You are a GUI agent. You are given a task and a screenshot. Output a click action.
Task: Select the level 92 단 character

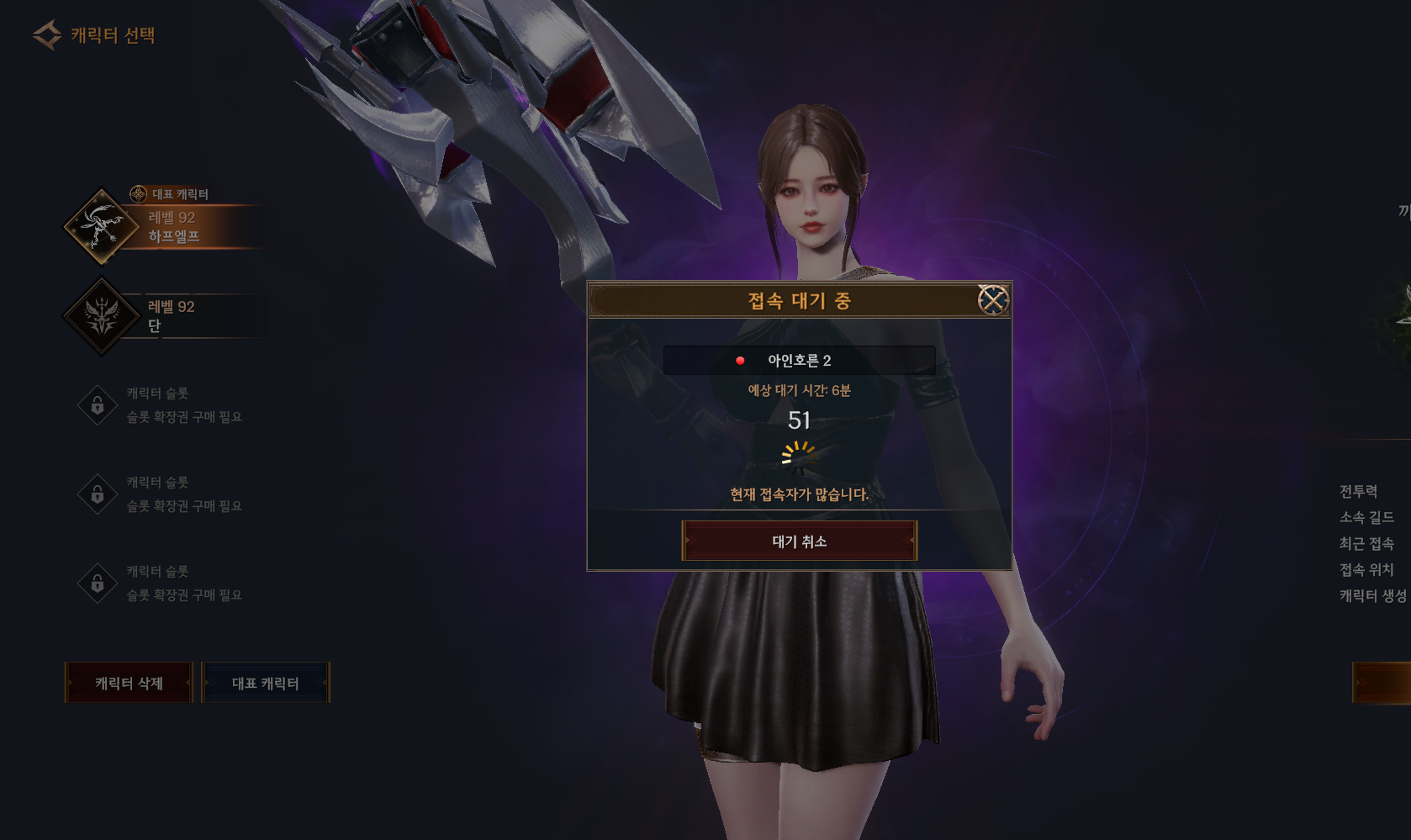[168, 316]
